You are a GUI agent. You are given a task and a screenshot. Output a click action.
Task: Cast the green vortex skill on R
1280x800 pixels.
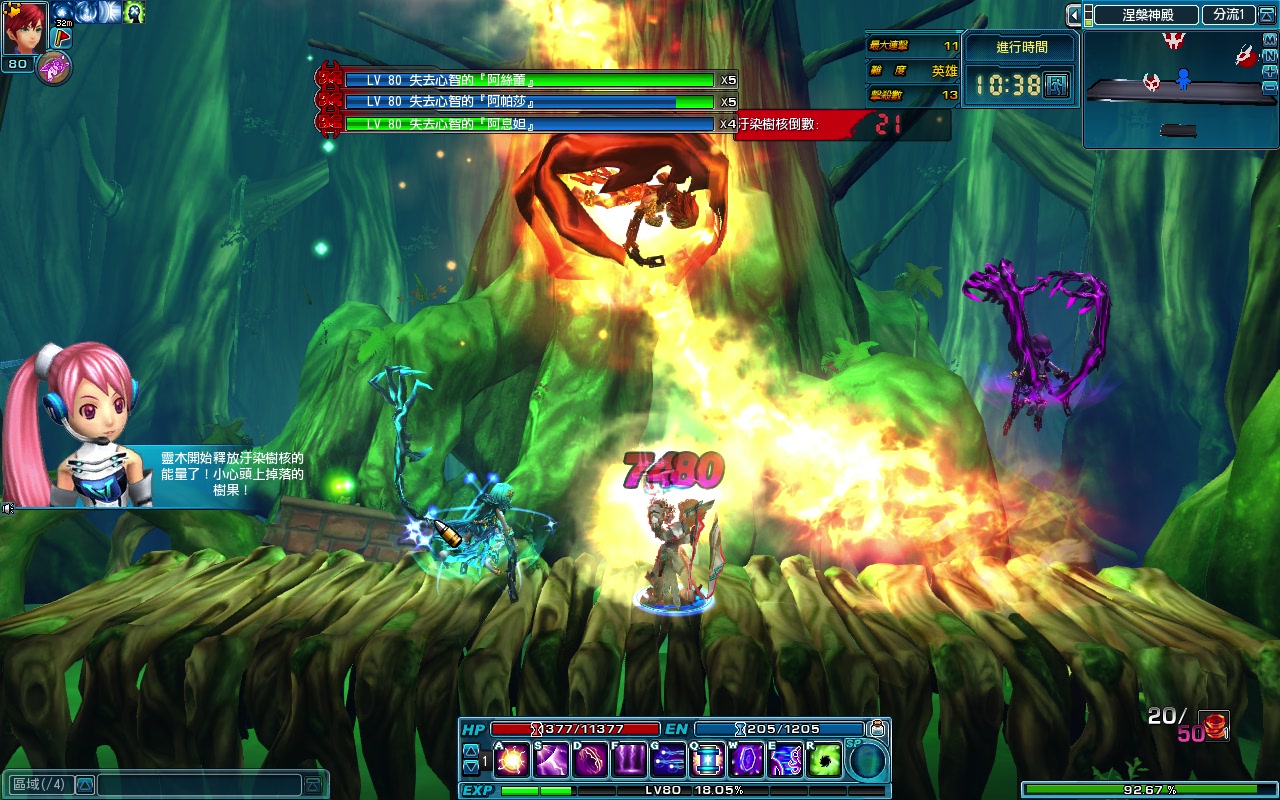pyautogui.click(x=825, y=761)
